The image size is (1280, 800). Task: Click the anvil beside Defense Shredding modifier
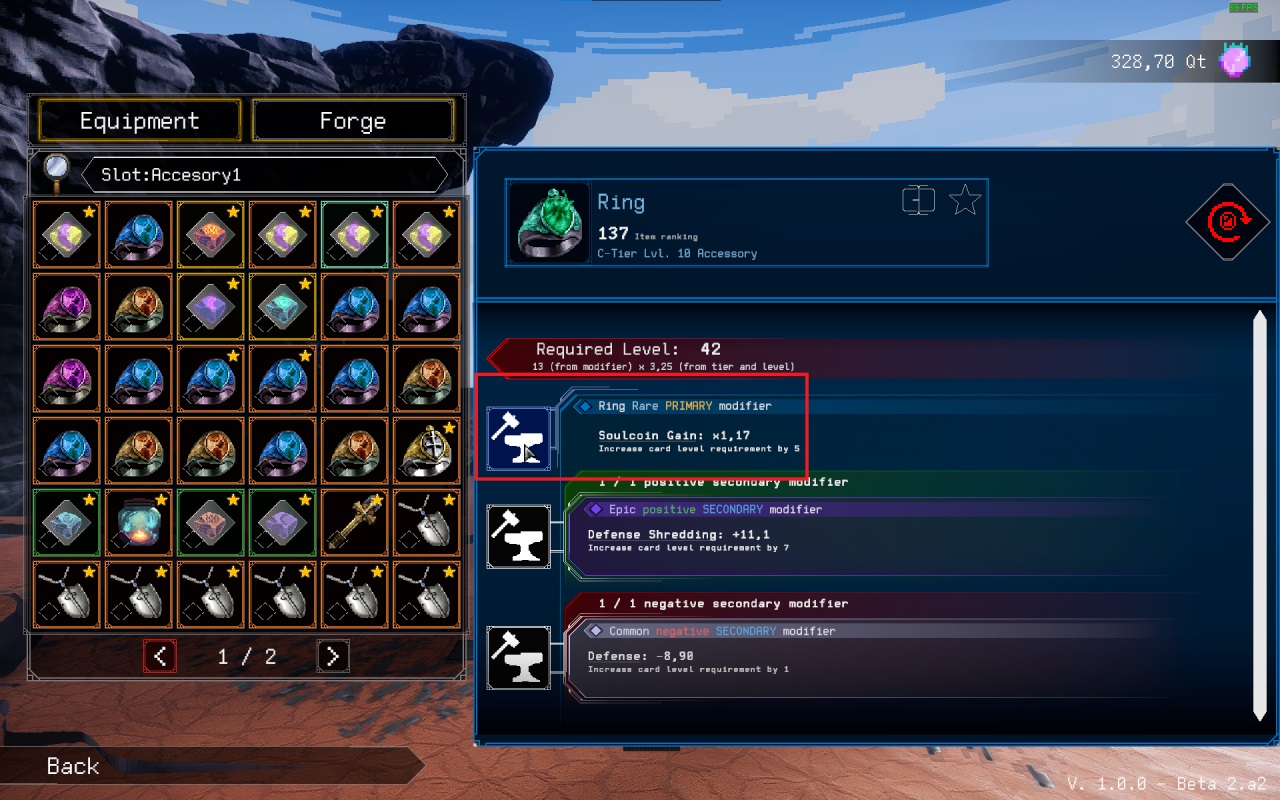coord(518,536)
